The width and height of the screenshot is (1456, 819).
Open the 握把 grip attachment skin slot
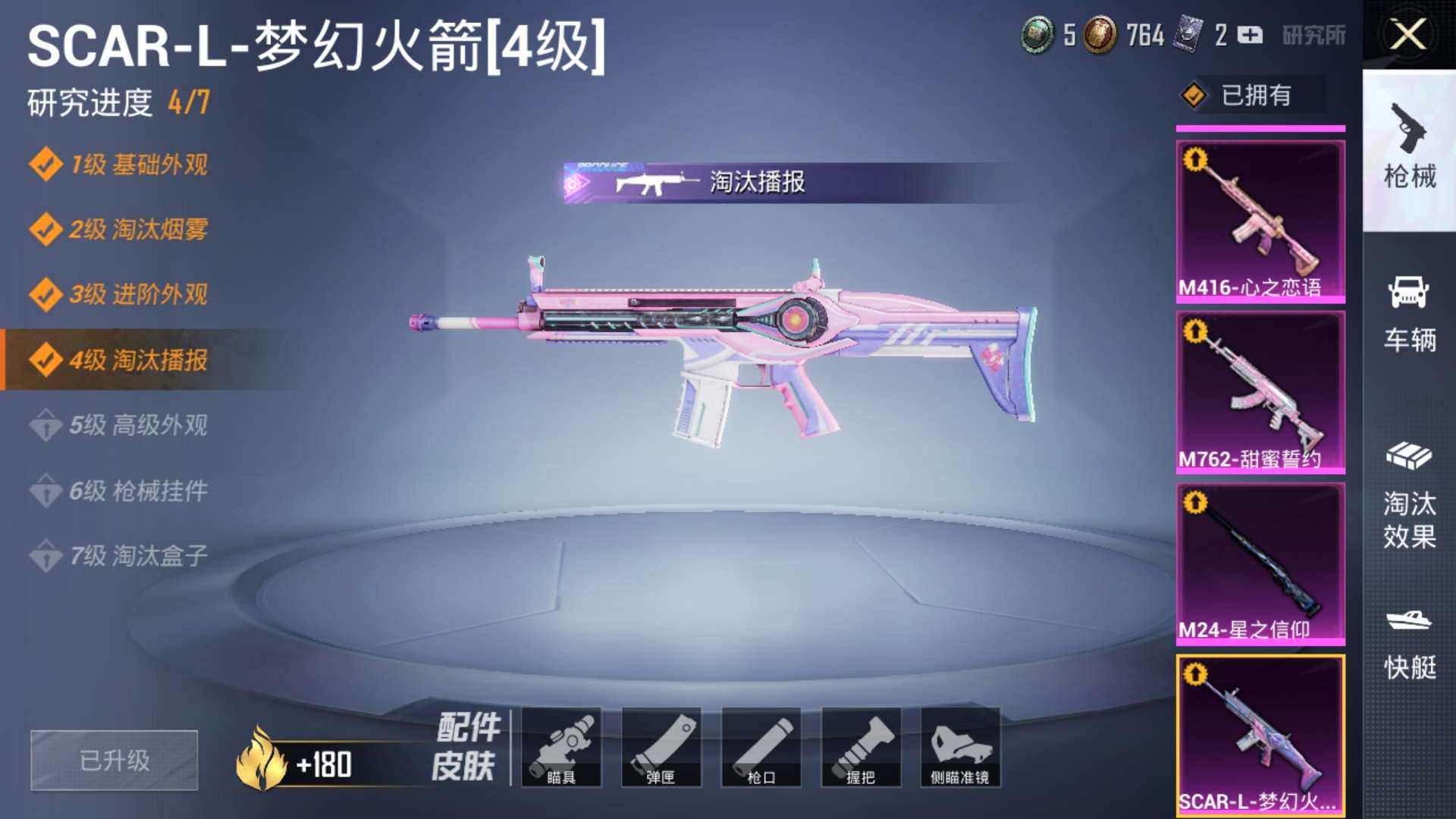point(861,747)
